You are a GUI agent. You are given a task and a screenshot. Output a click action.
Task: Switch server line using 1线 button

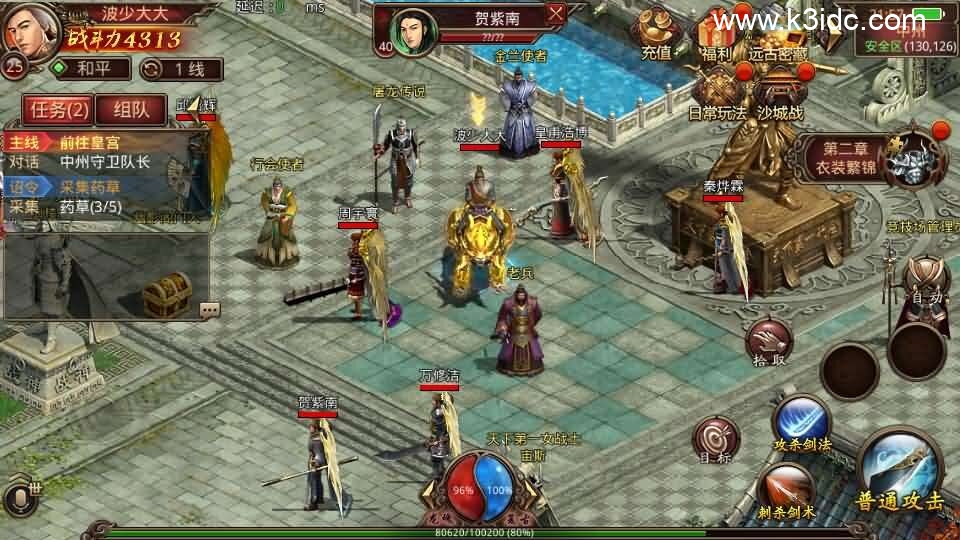point(181,69)
